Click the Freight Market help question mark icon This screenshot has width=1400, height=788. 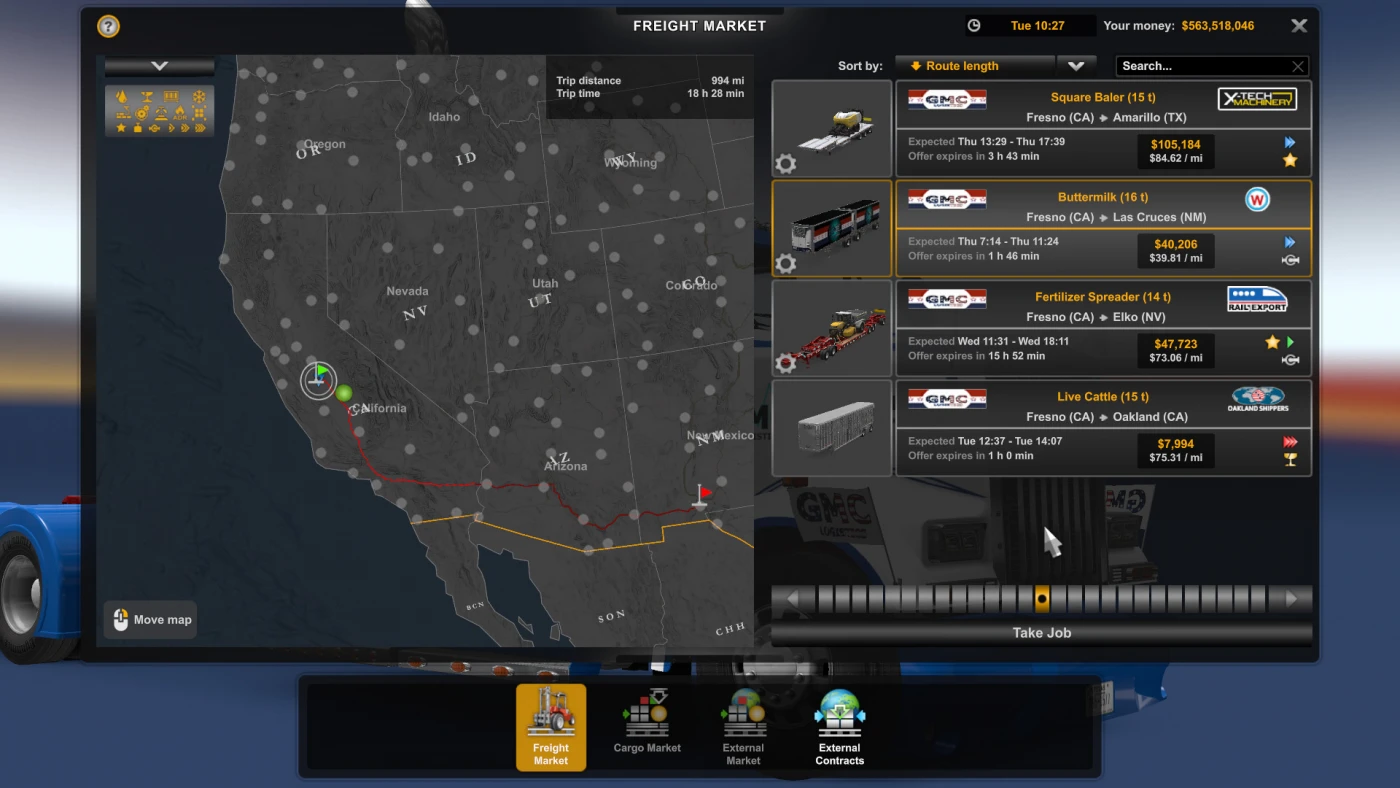coord(107,26)
